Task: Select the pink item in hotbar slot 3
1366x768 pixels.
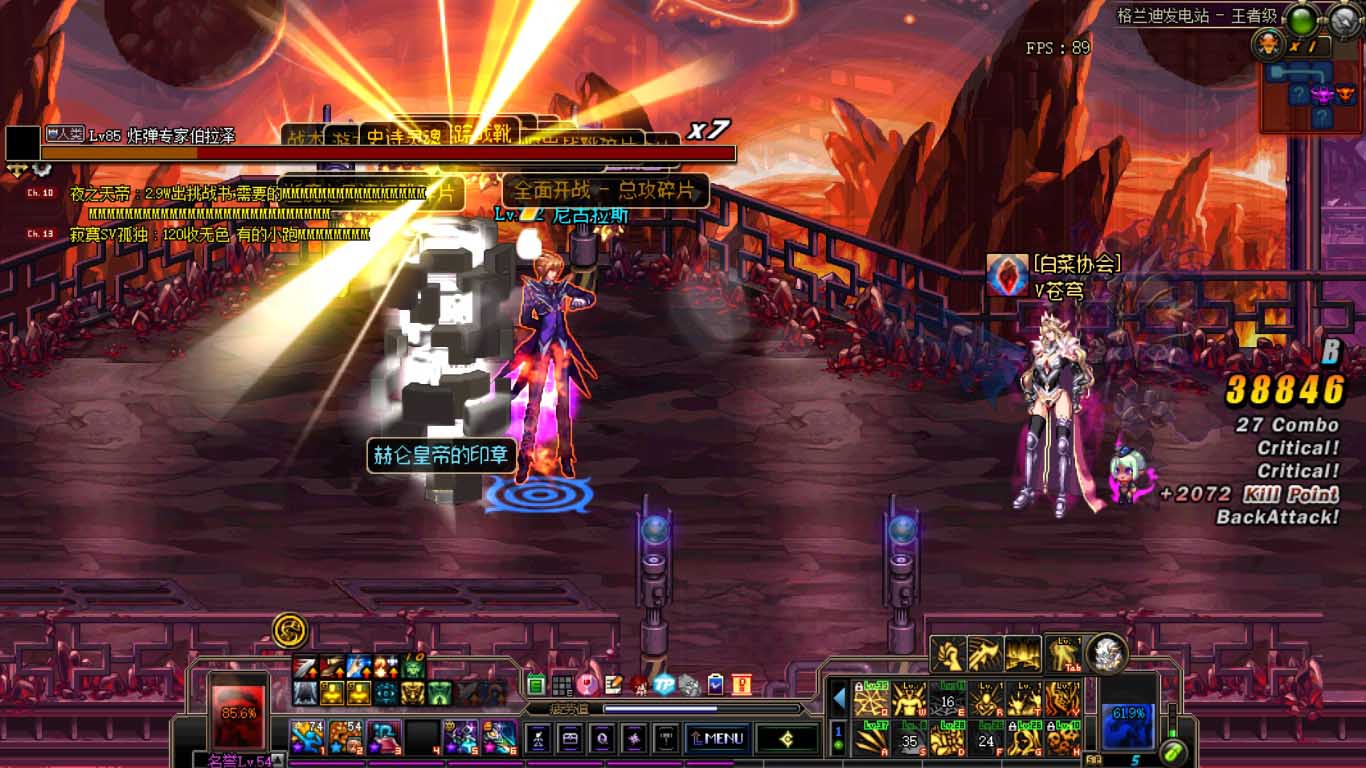Action: tap(383, 737)
